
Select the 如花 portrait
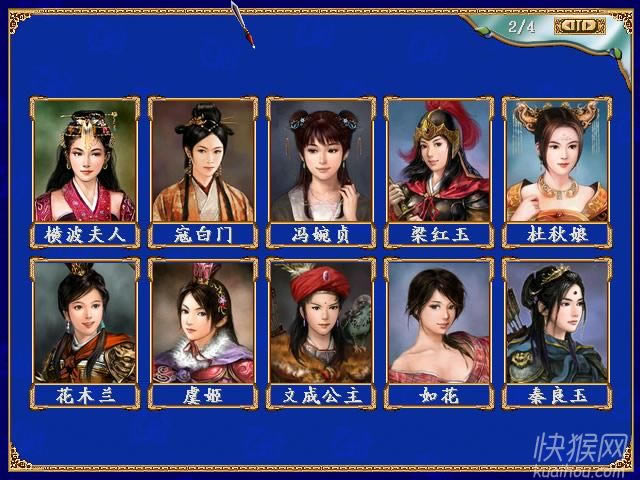pos(438,322)
